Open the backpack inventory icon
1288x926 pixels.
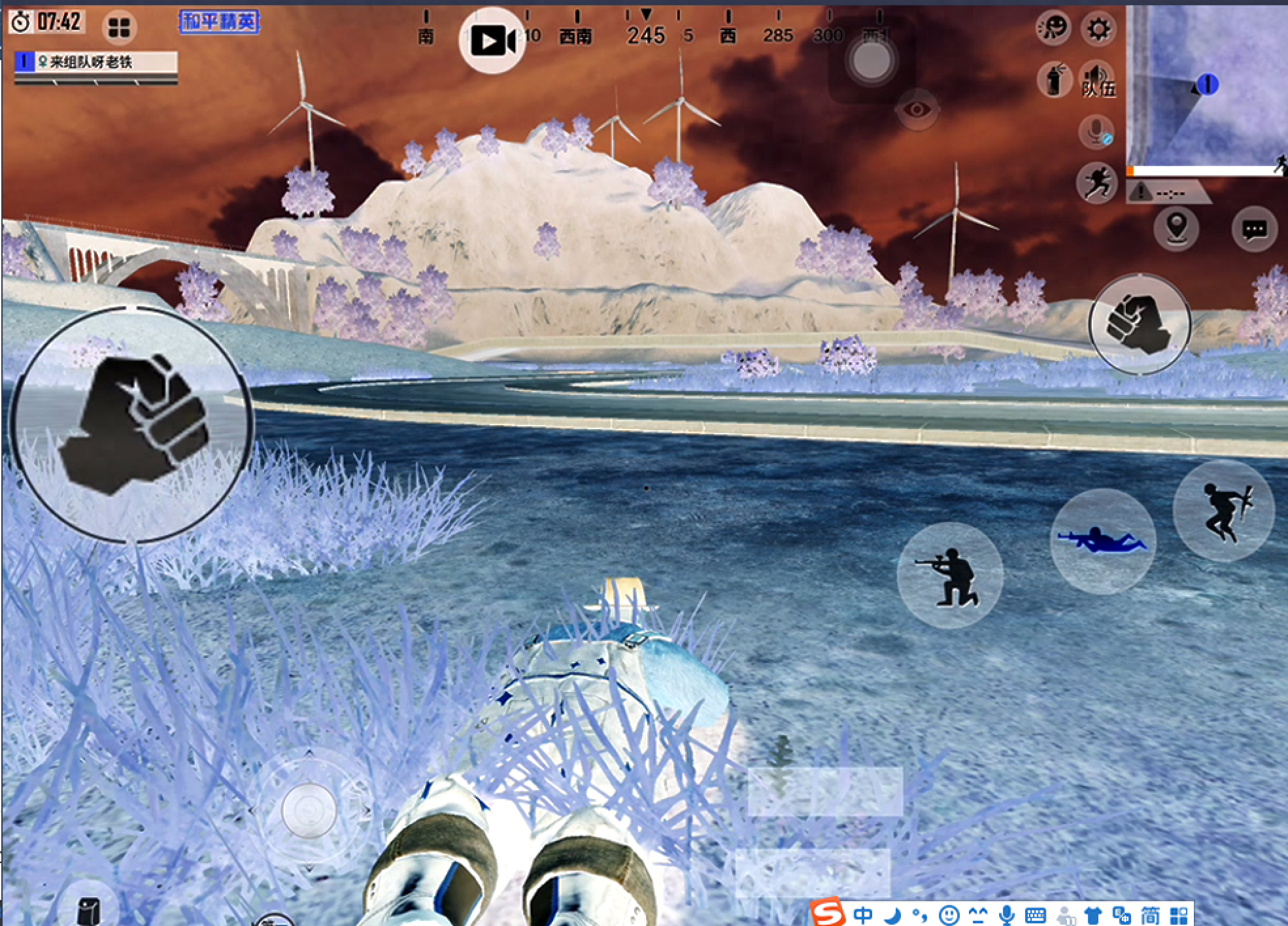coord(88,909)
